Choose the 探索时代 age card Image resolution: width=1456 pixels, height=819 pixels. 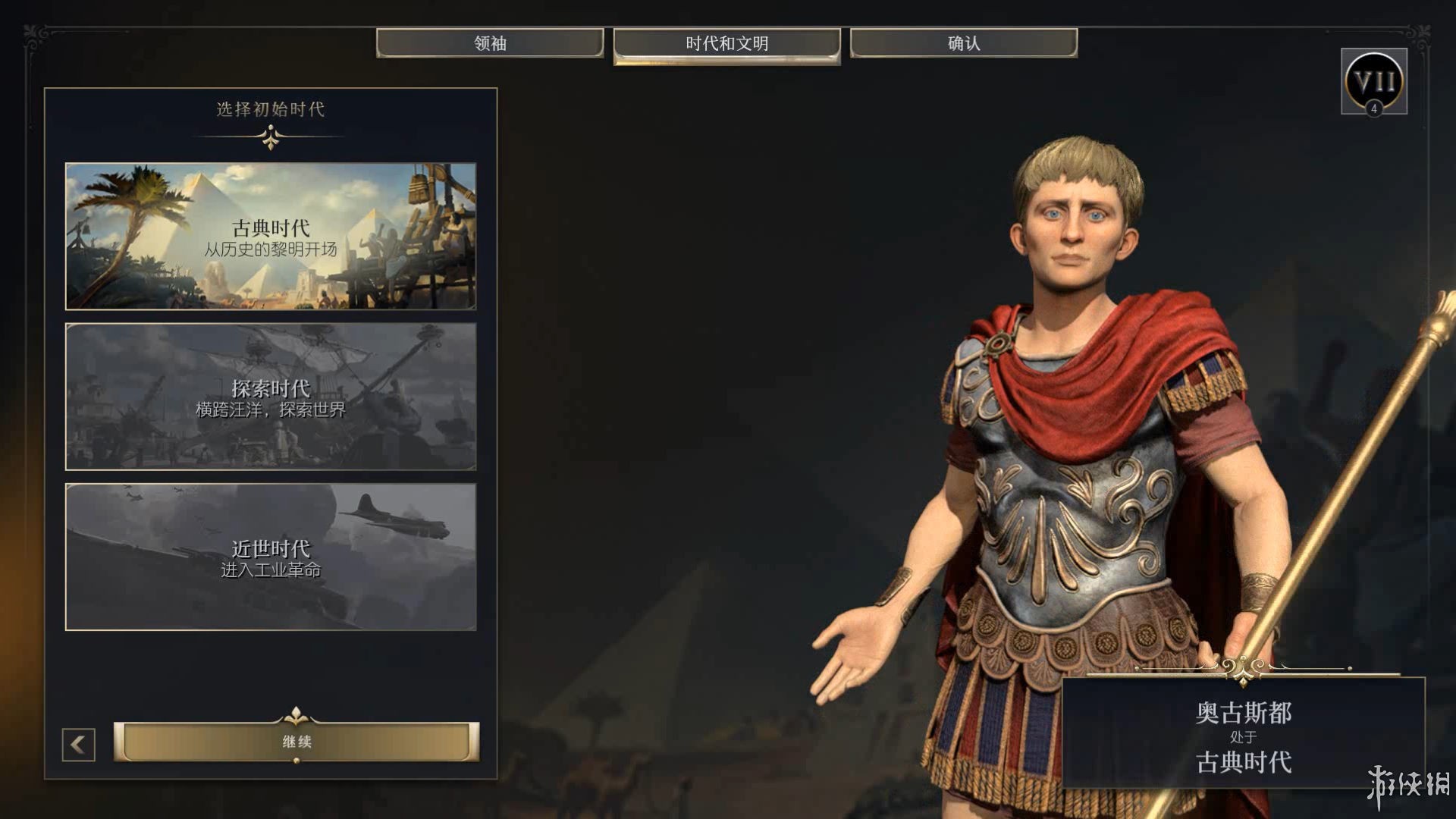[x=271, y=397]
